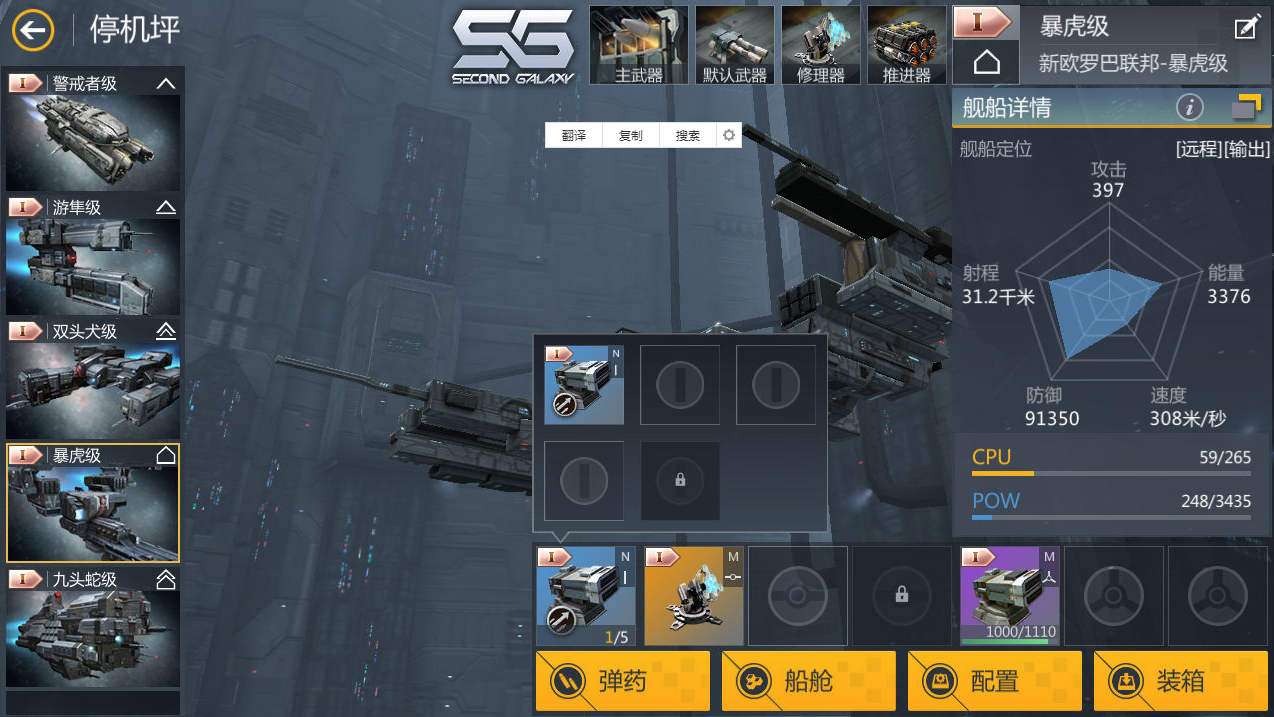The width and height of the screenshot is (1274, 717).
Task: Pick the 九头蛇级 ship
Action: coord(93,626)
